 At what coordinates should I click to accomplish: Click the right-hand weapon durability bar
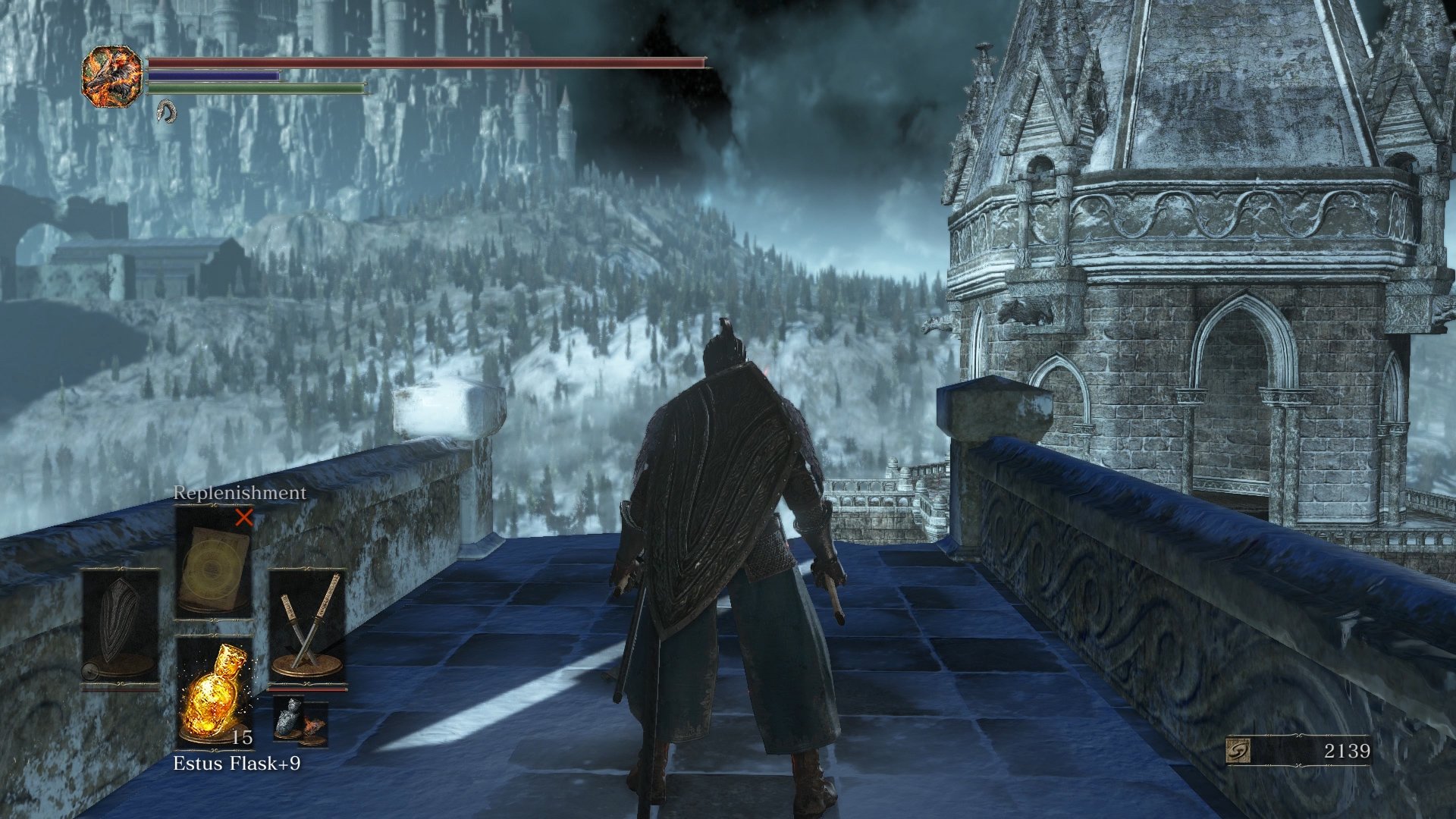[307, 689]
